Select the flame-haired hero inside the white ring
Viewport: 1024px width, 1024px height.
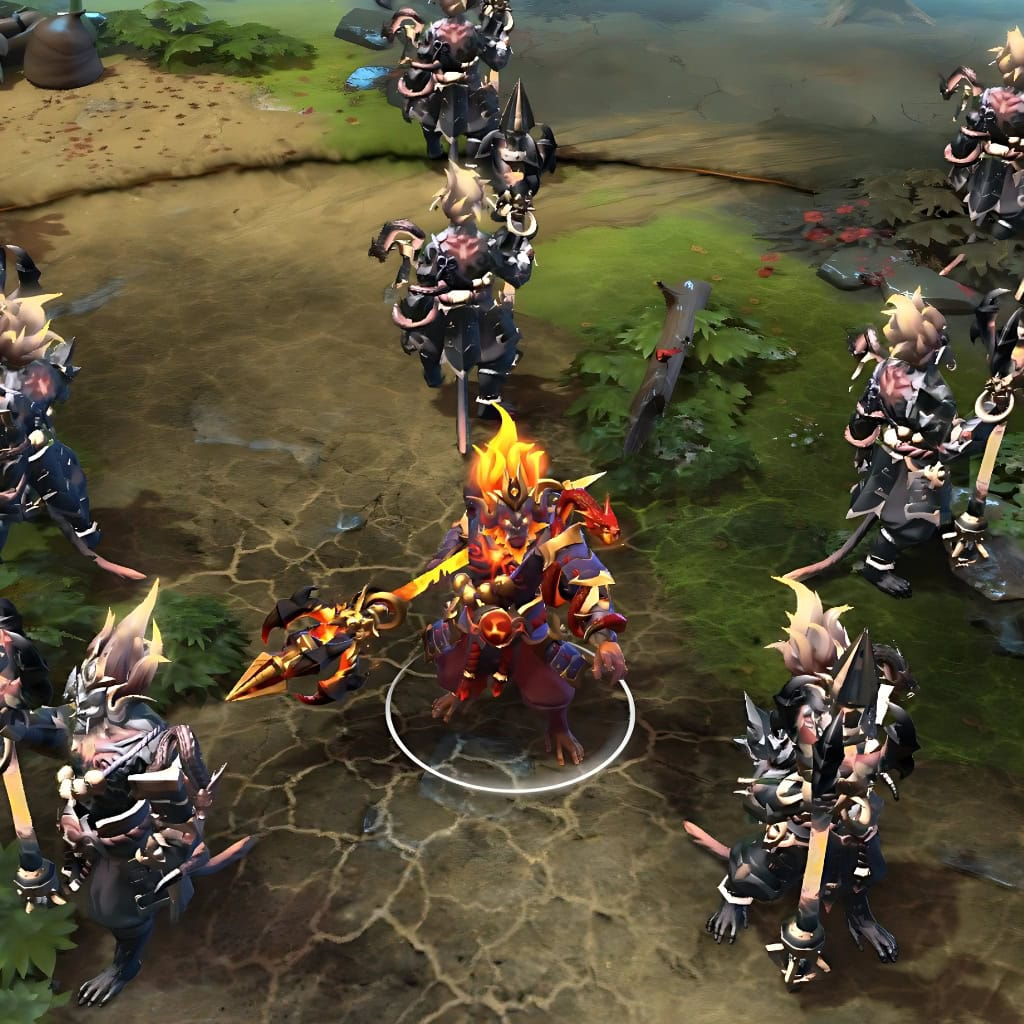coord(522,590)
